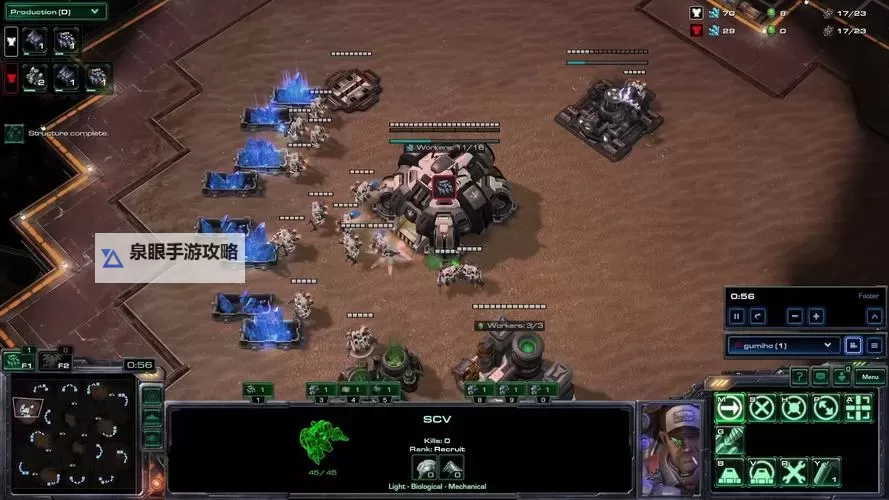The height and width of the screenshot is (500, 889).
Task: Select control group 1 tab
Action: 258,389
